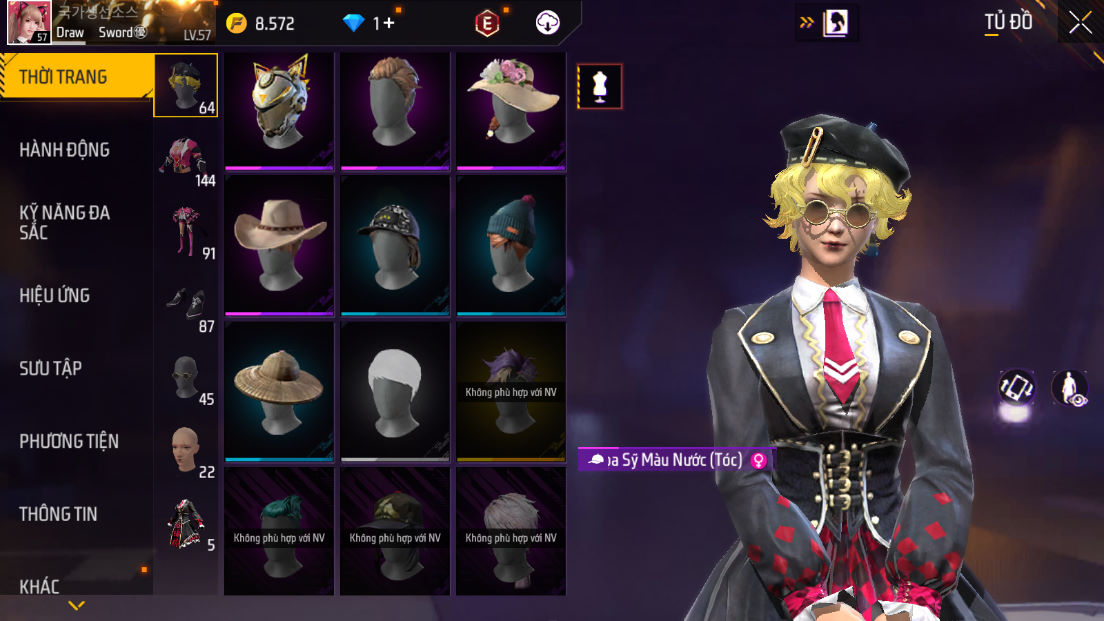Toggle the character visibility eye icon

pos(1070,388)
